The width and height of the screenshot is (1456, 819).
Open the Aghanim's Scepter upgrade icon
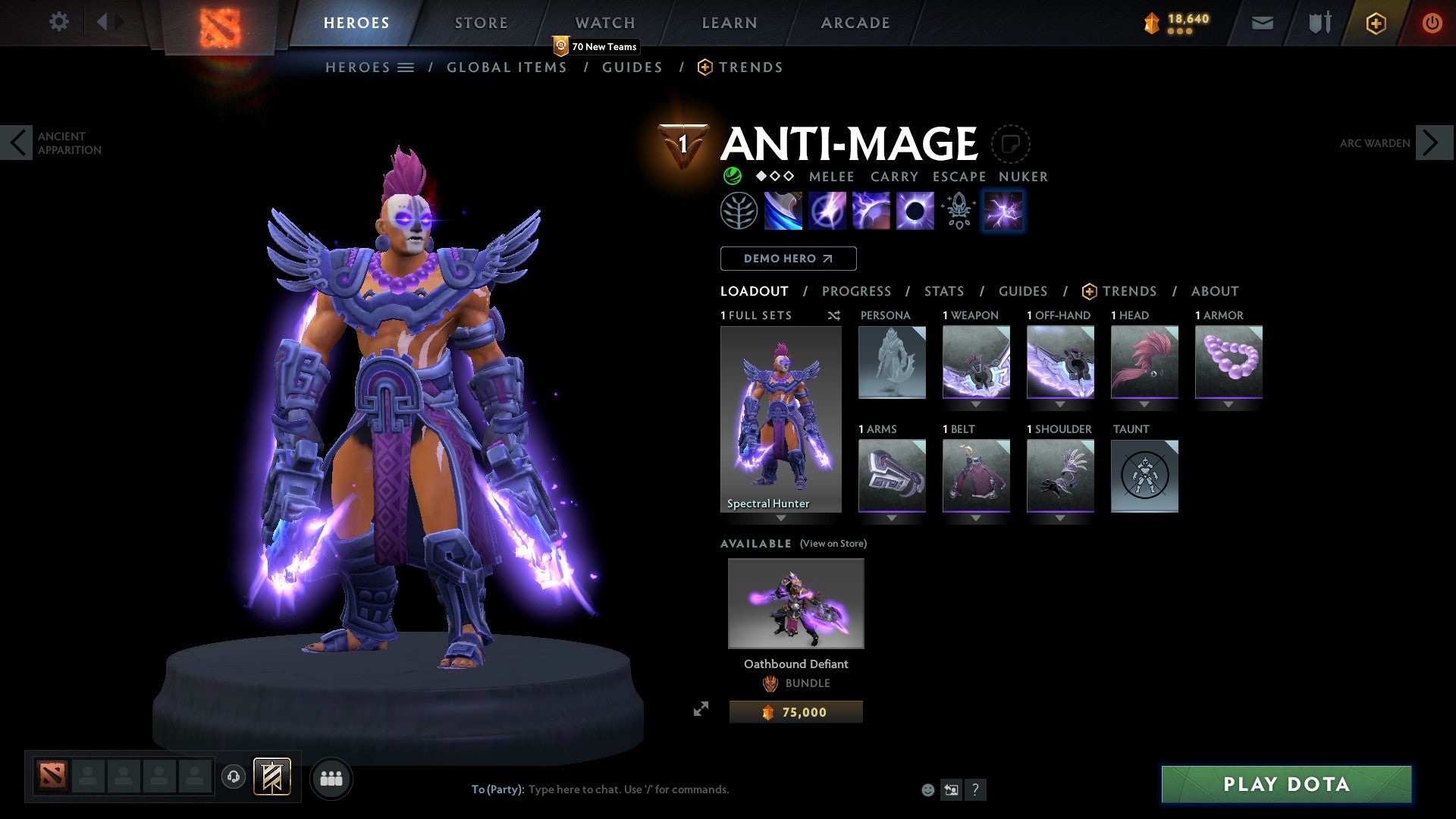click(958, 210)
